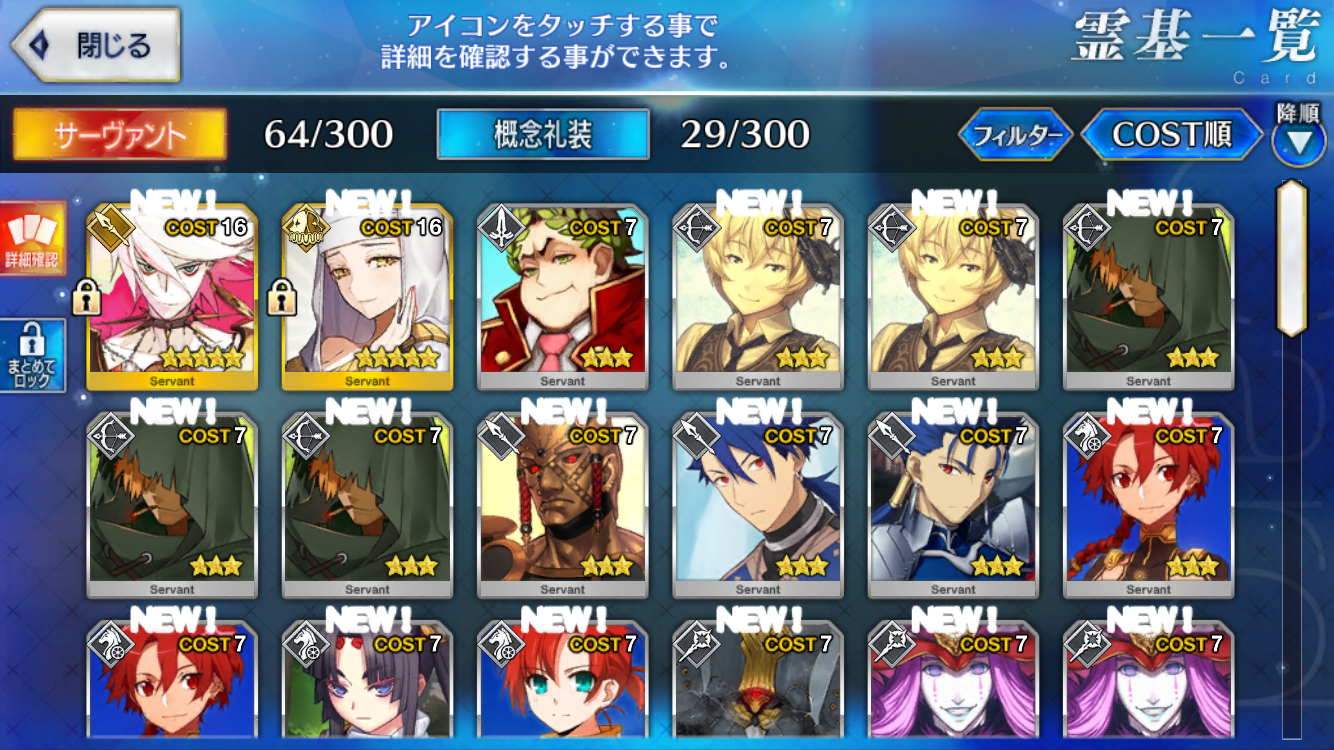
Task: Switch to the 概念礼装 tab
Action: [543, 134]
